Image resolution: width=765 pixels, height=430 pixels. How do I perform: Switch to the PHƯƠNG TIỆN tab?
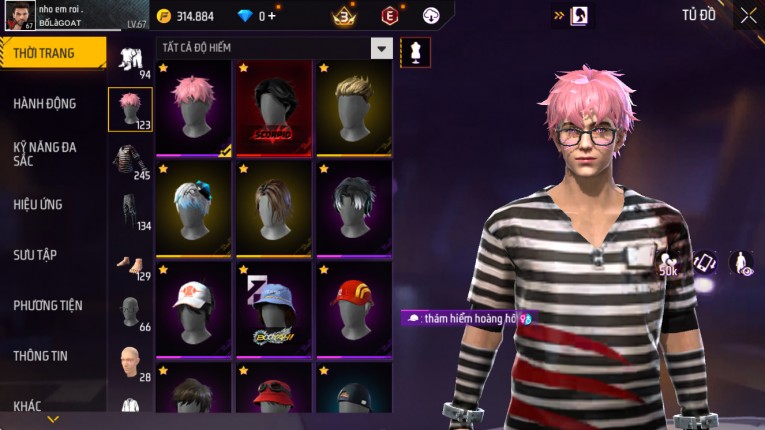(x=47, y=305)
